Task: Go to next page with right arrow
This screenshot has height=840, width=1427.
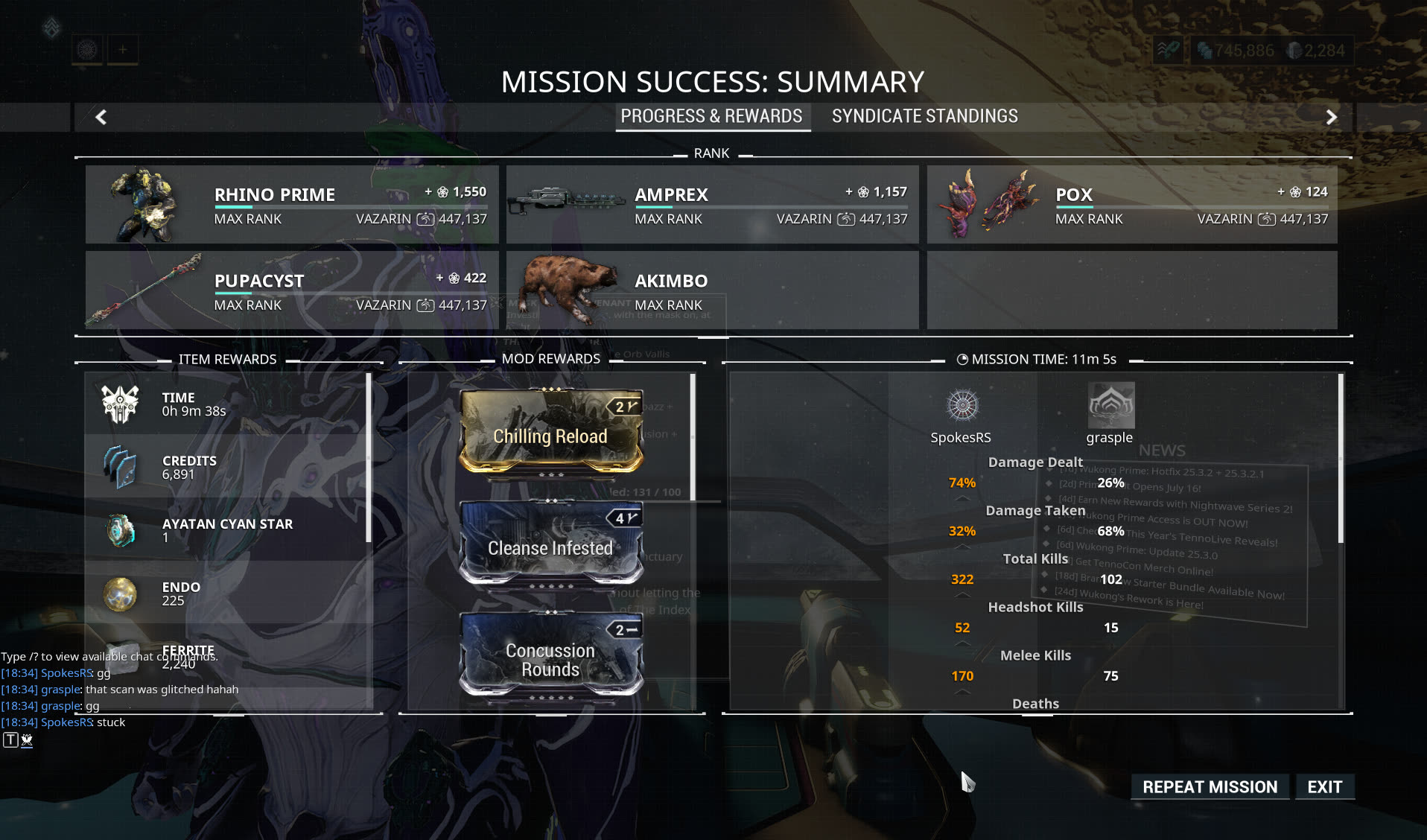Action: (x=1331, y=117)
